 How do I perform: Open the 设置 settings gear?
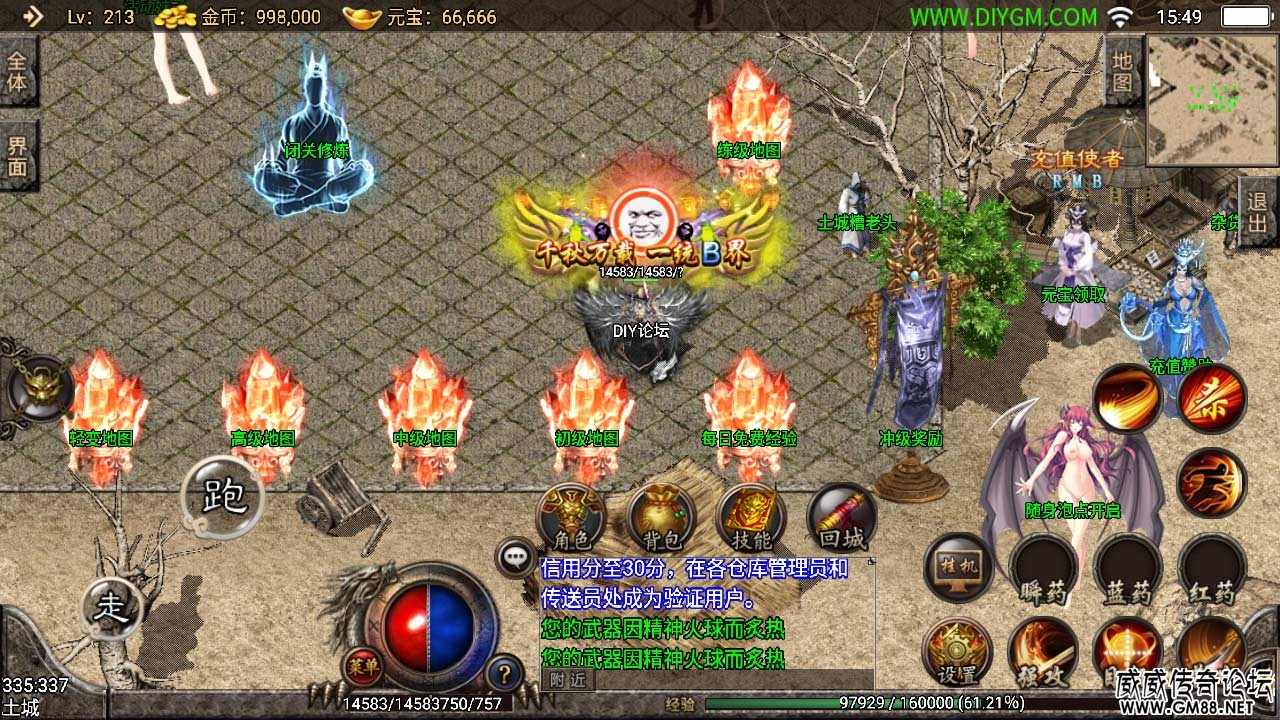pyautogui.click(x=957, y=652)
